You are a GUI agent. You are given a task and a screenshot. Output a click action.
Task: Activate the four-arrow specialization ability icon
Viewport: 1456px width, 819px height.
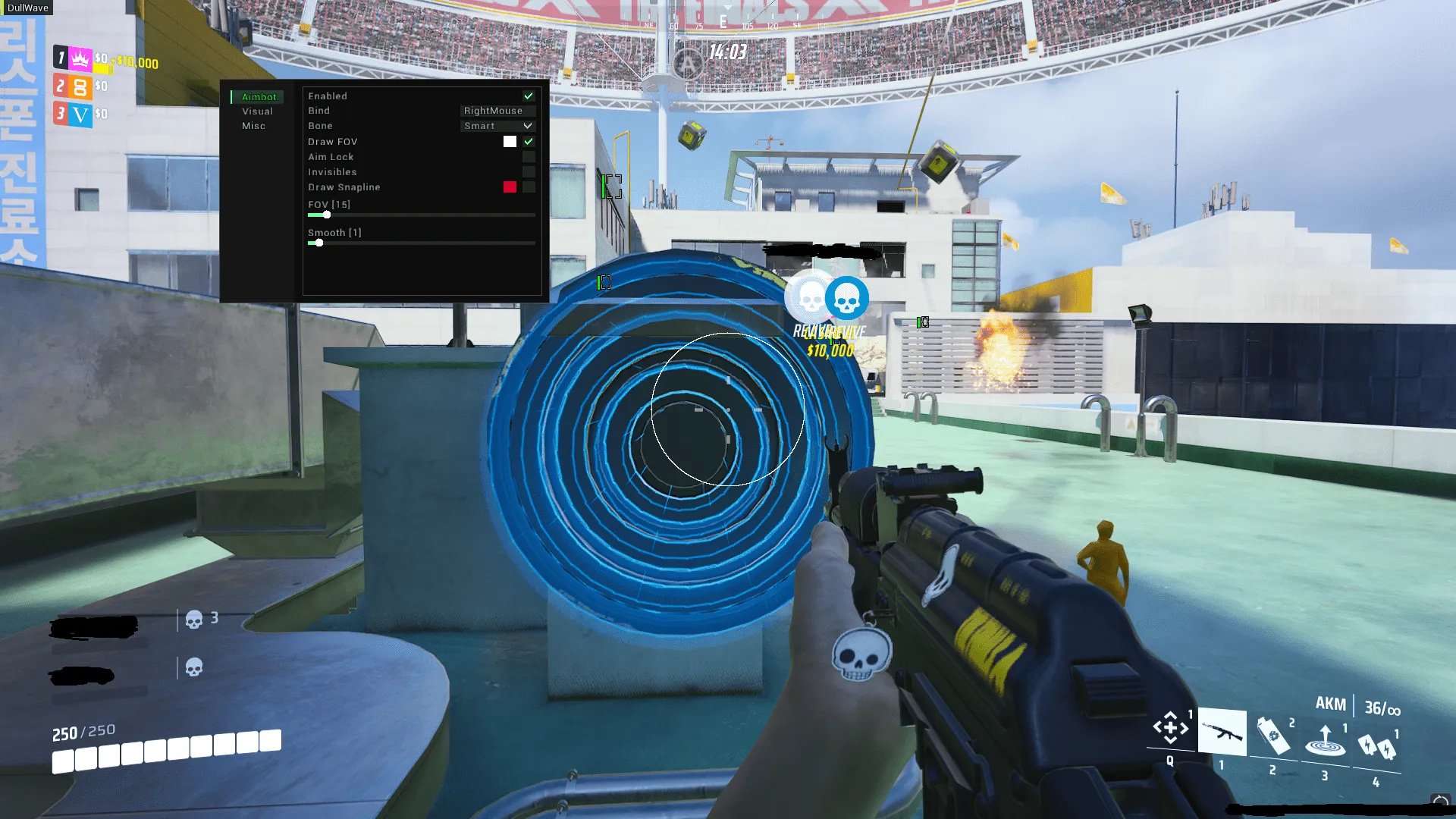coord(1170,728)
